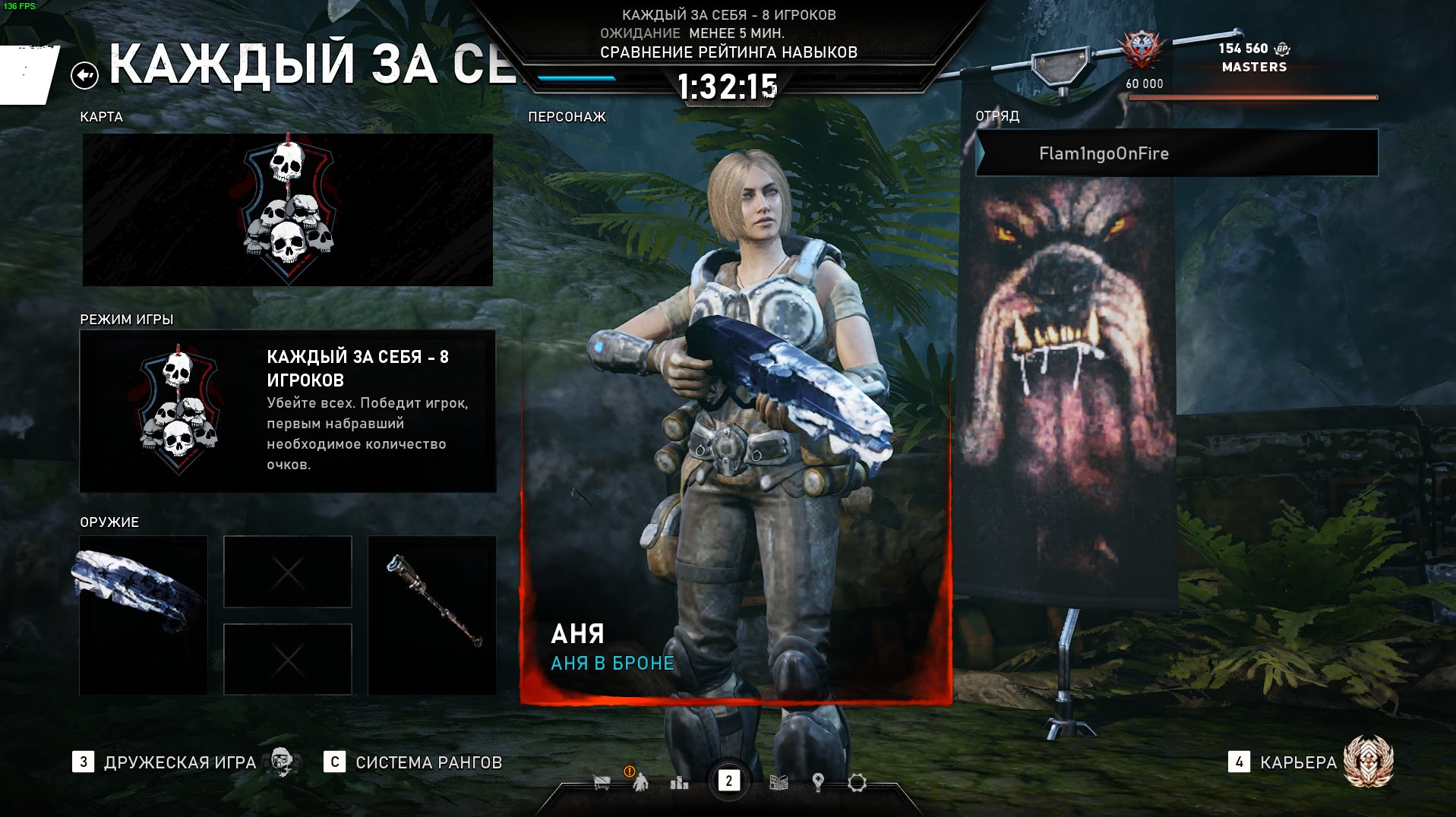This screenshot has height=817, width=1456.
Task: Select squad member FlamIngoOnFire
Action: 1176,153
